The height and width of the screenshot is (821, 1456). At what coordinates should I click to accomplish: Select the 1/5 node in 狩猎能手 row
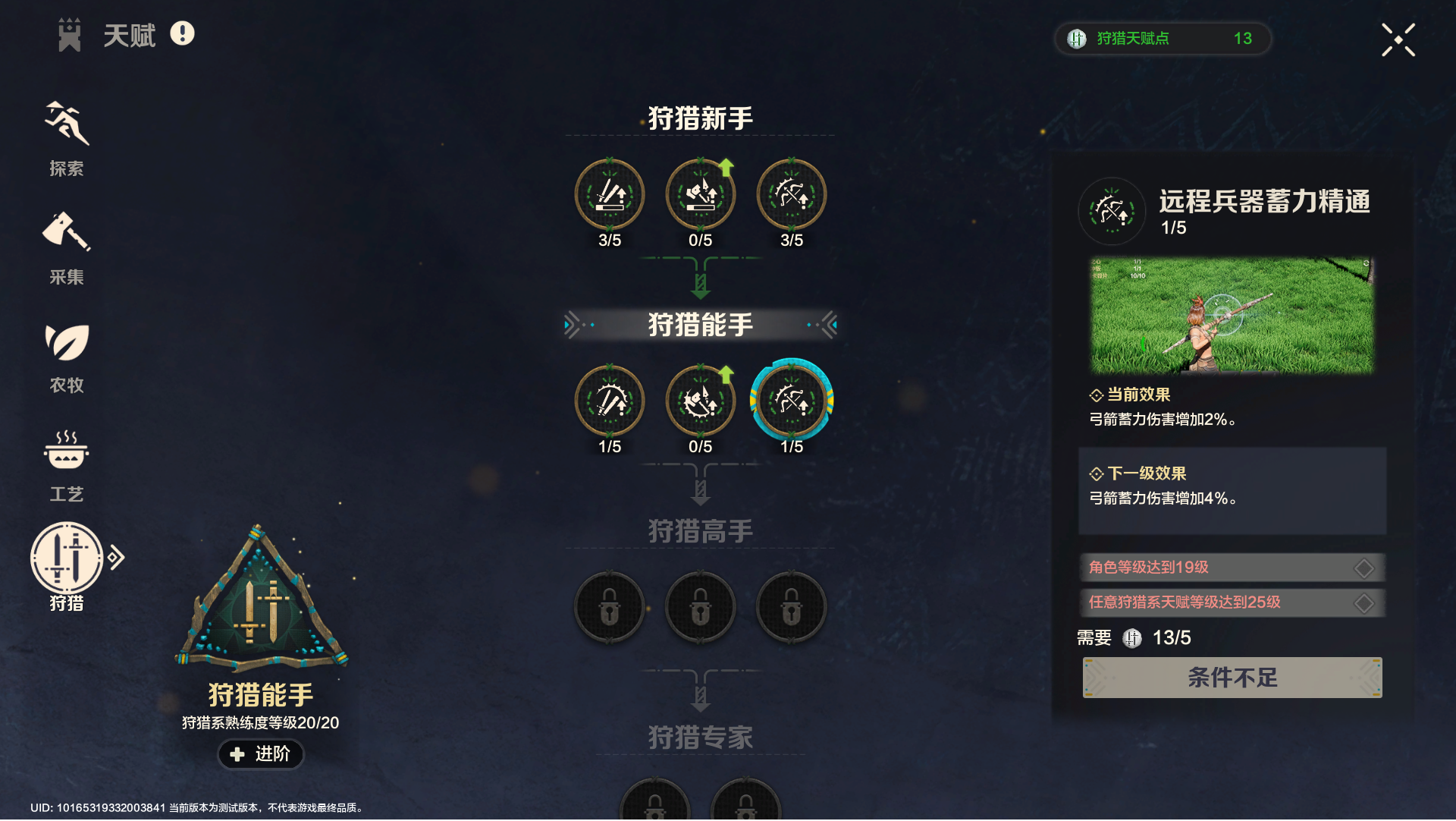[609, 401]
